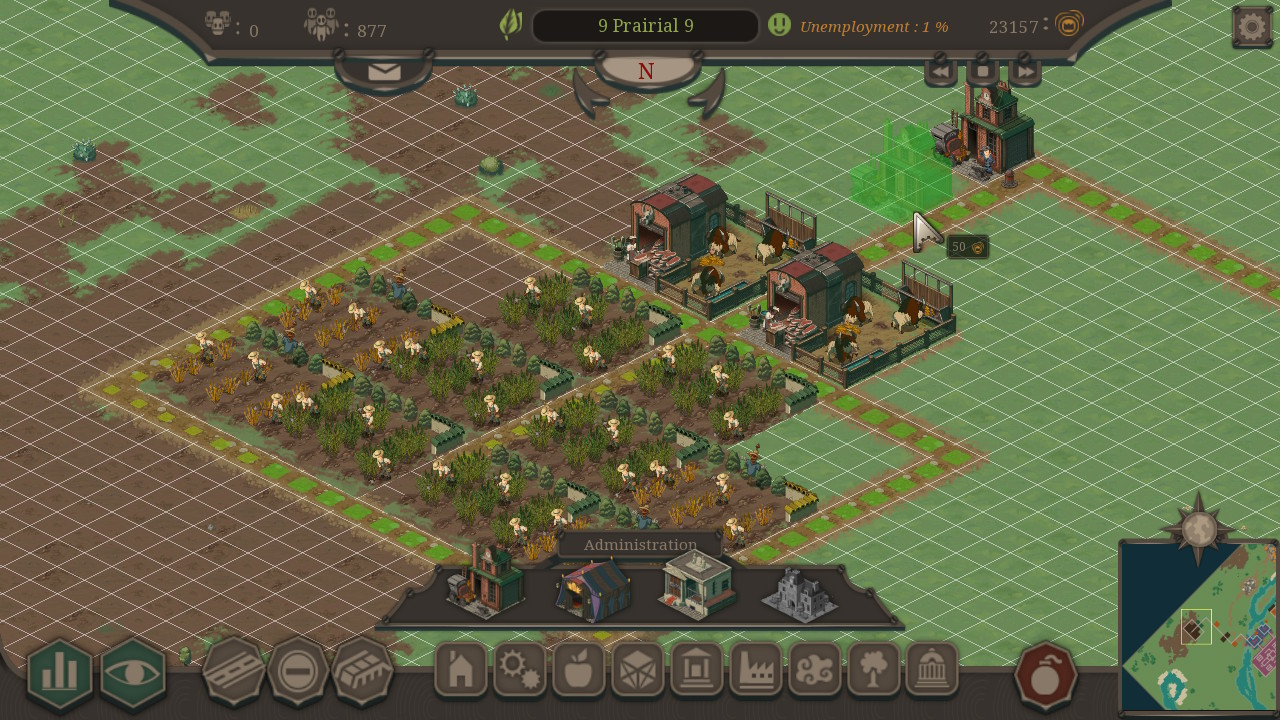Open the statistics panel (bar chart icon)
This screenshot has height=720, width=1280.
(58, 672)
